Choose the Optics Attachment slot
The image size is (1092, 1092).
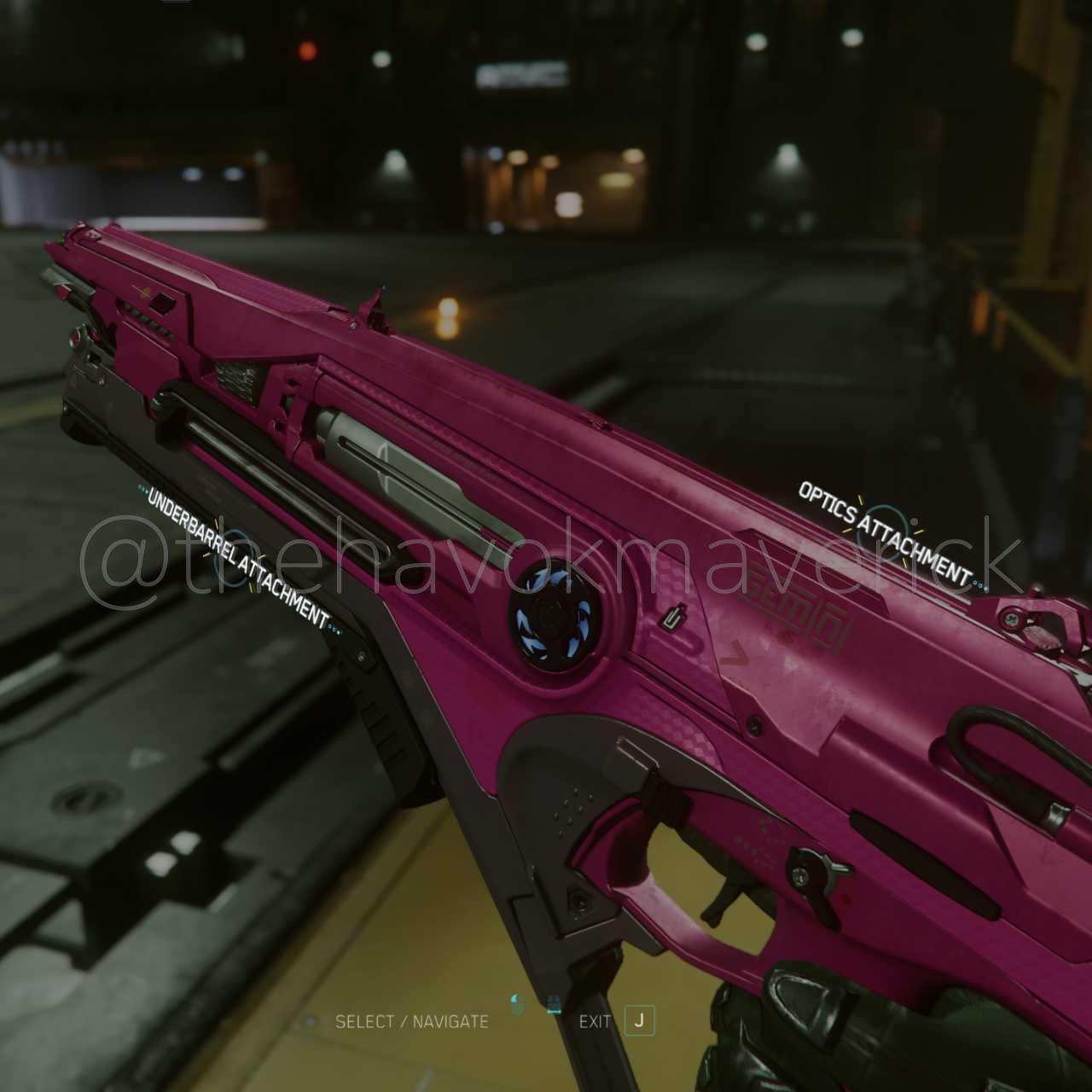pos(885,529)
